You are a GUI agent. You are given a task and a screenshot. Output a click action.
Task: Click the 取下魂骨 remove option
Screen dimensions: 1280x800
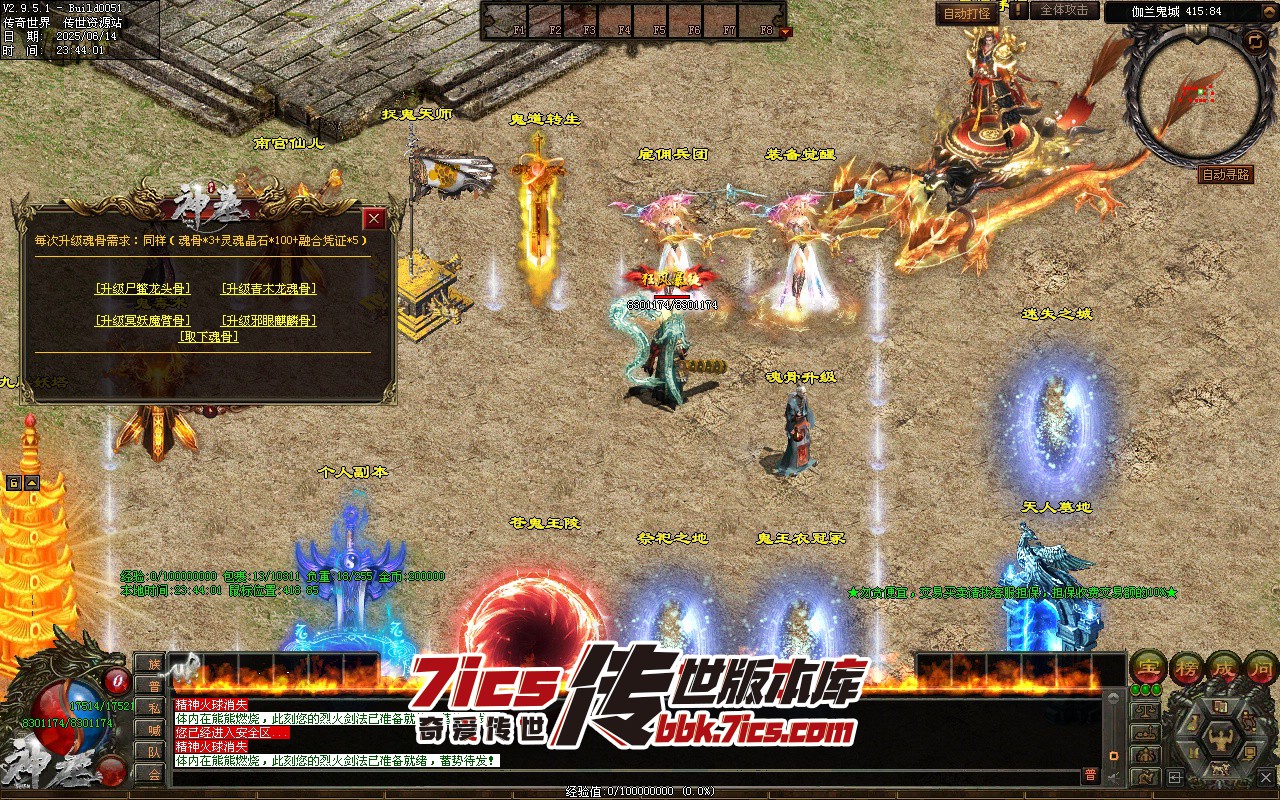[x=208, y=337]
